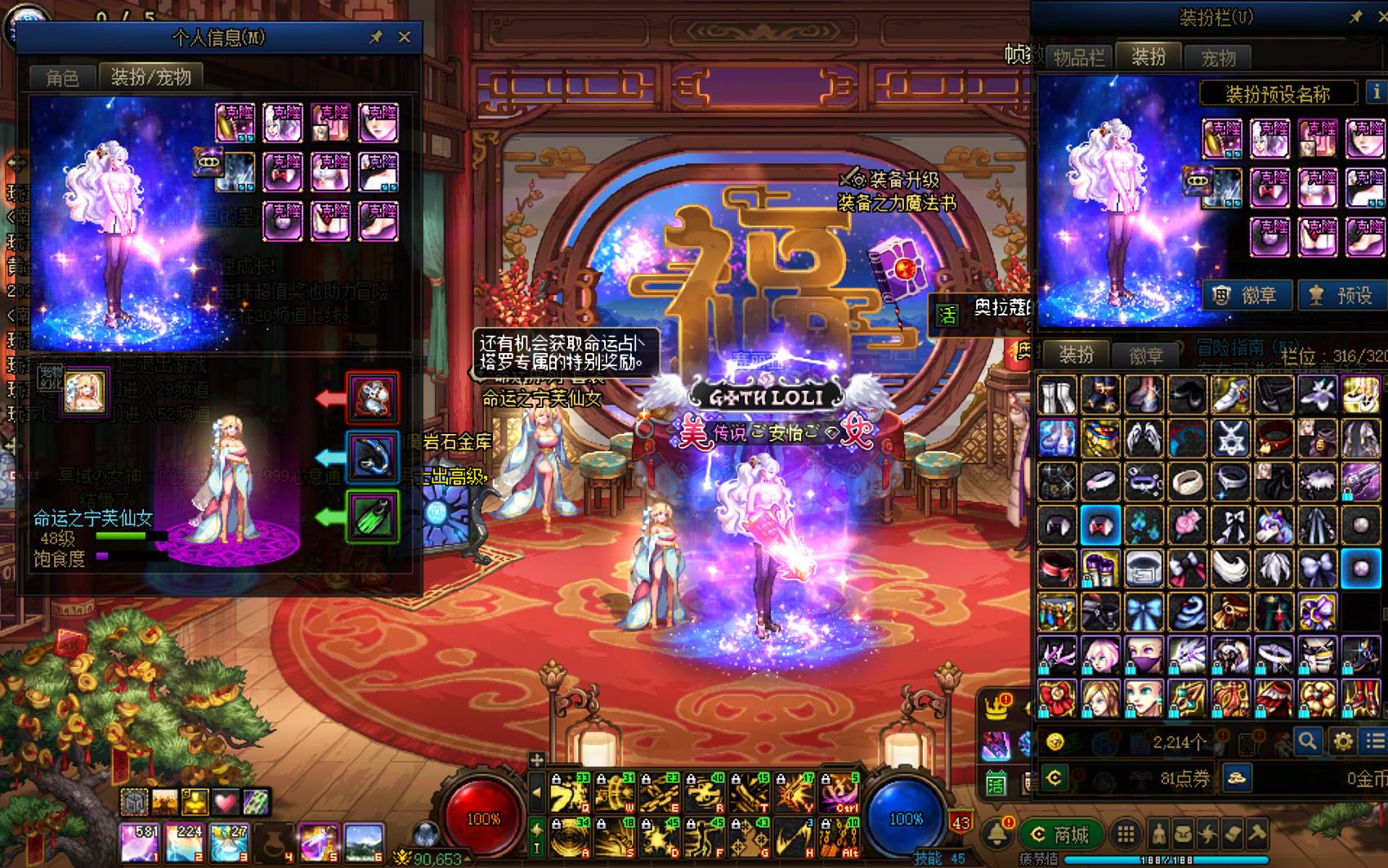Open the 预设 preset button
Viewport: 1388px width, 868px height.
point(1341,295)
